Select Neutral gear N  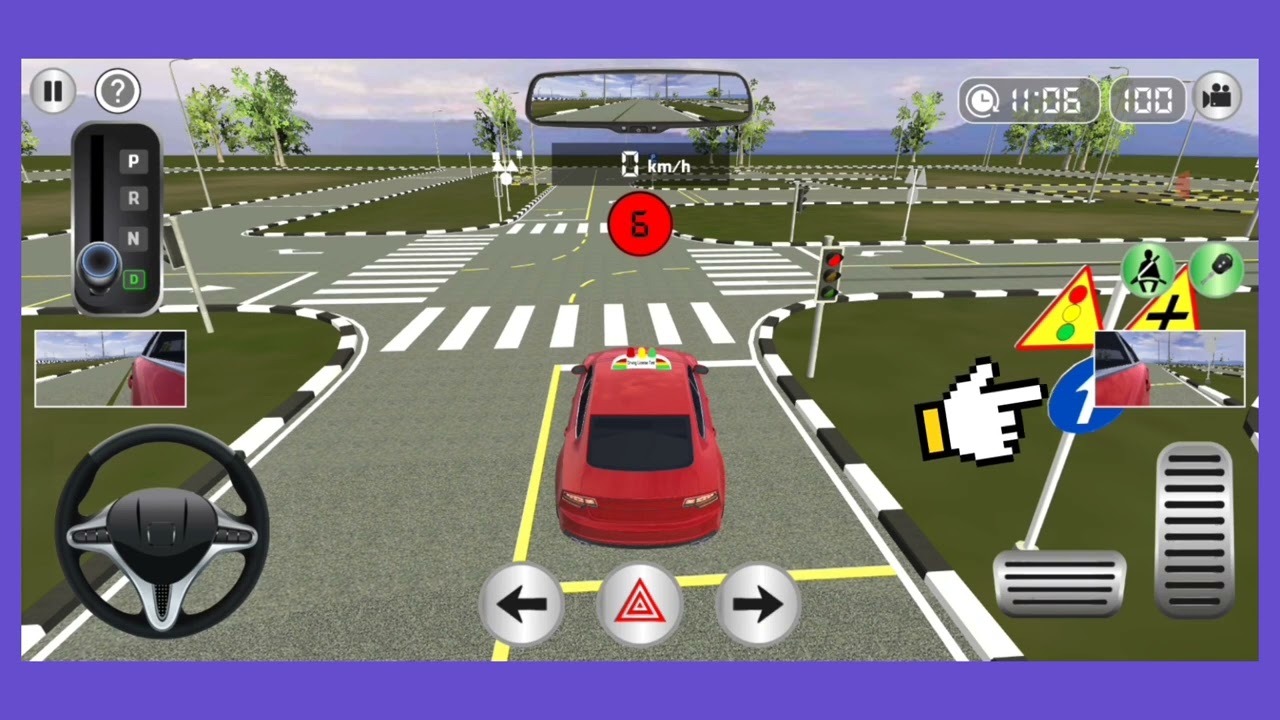tap(133, 239)
